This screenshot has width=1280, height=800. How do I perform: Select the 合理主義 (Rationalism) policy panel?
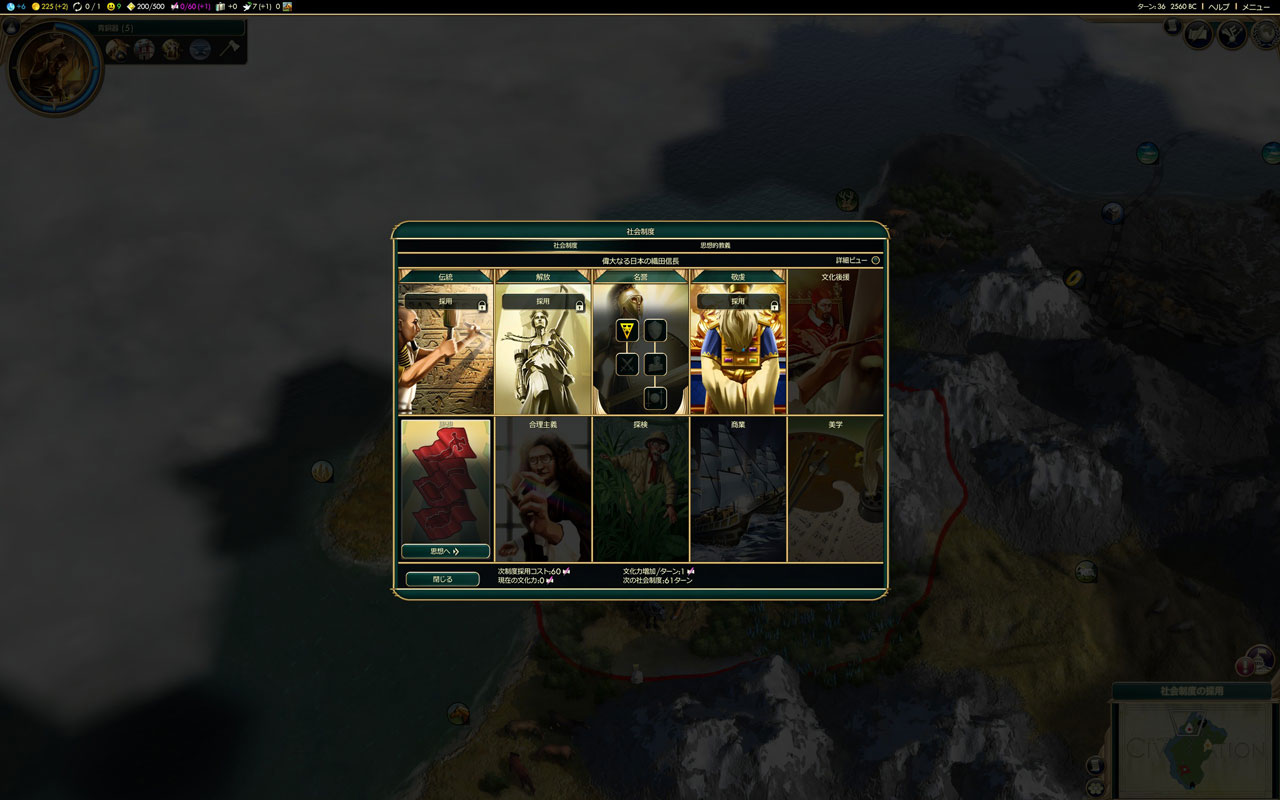pos(543,490)
